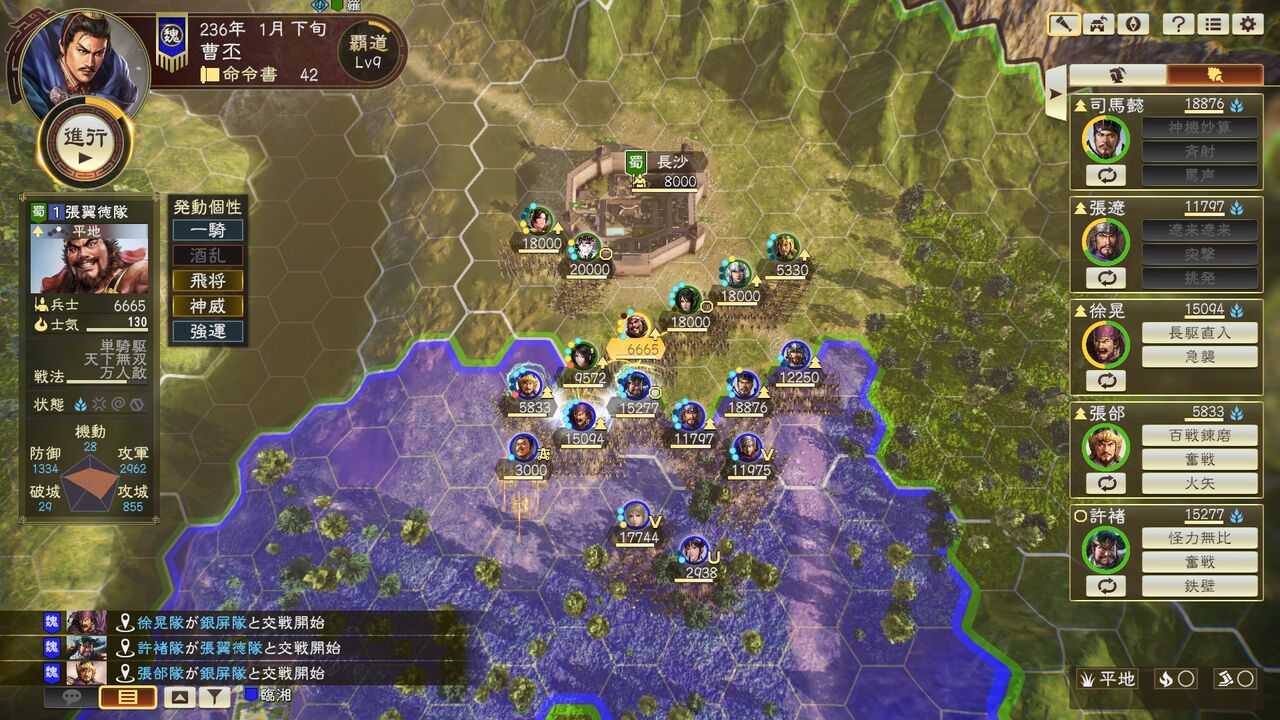Activate the 急襲 tactic for 徐晃

click(x=1199, y=356)
